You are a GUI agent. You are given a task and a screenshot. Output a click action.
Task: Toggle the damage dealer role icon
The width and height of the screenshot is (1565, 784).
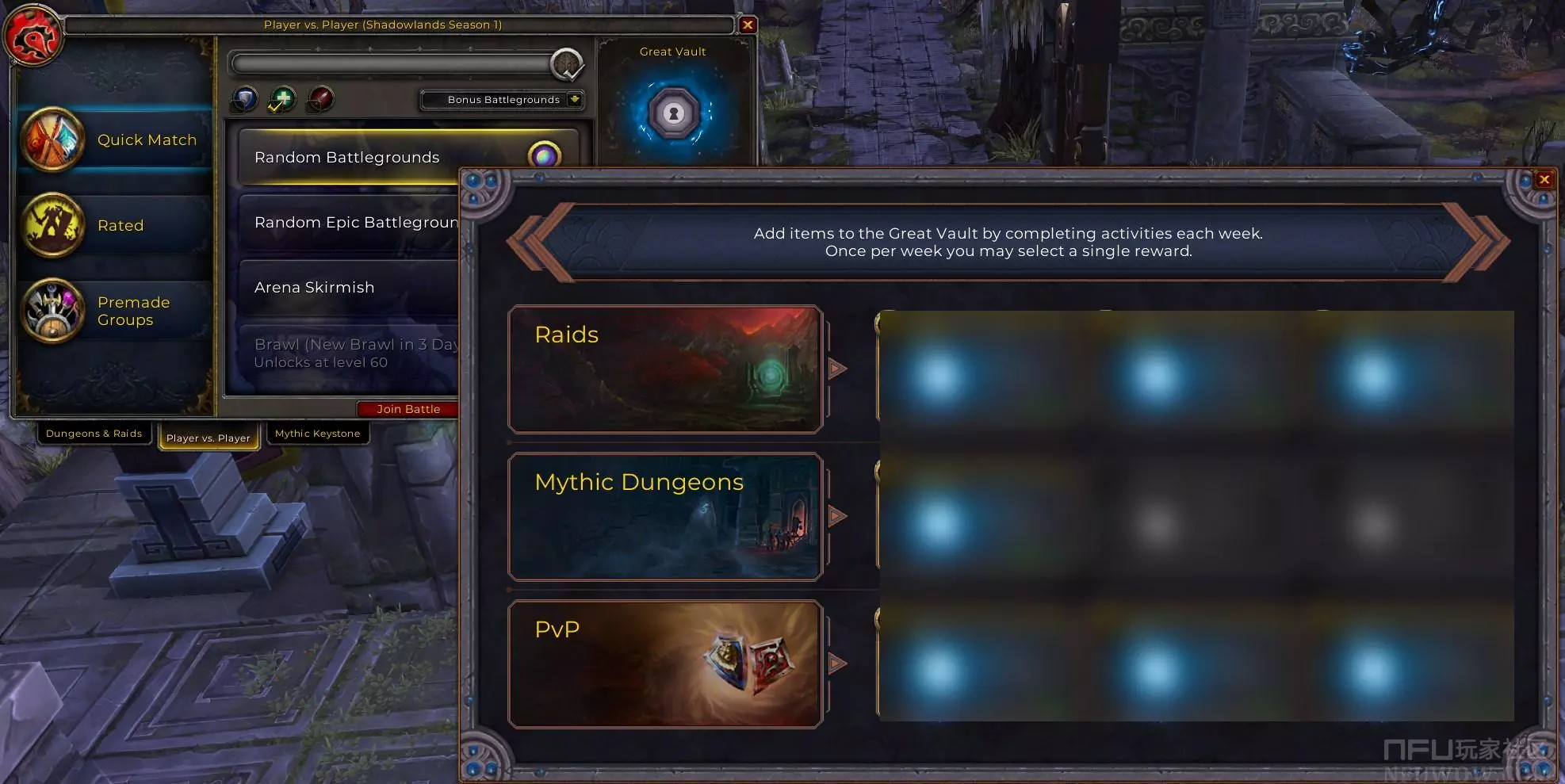coord(320,100)
